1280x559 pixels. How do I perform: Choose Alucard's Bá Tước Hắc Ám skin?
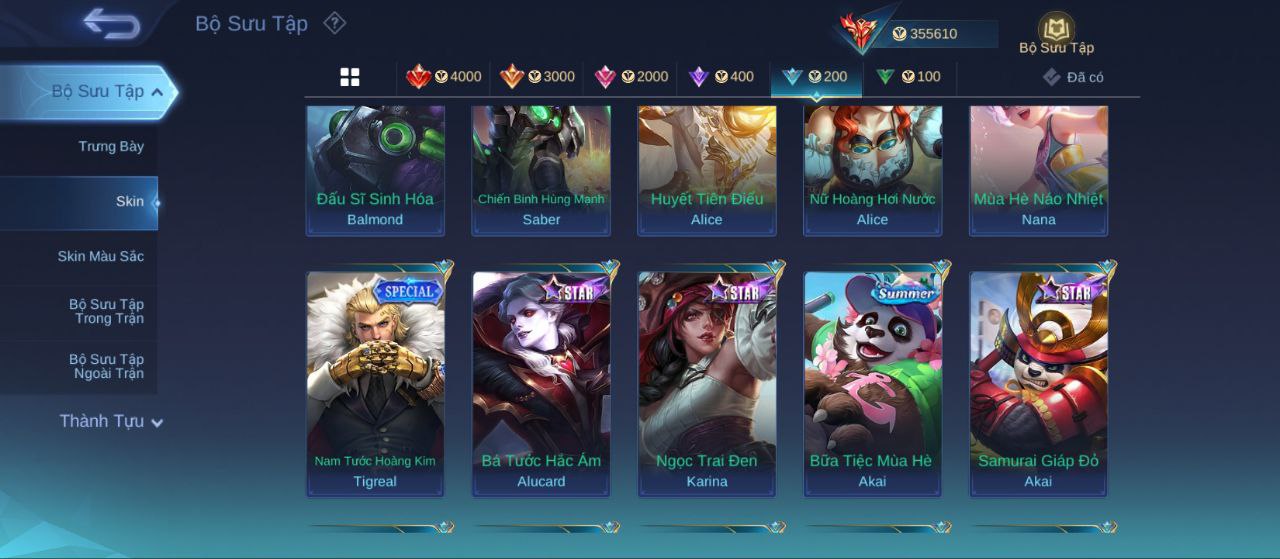pos(541,382)
